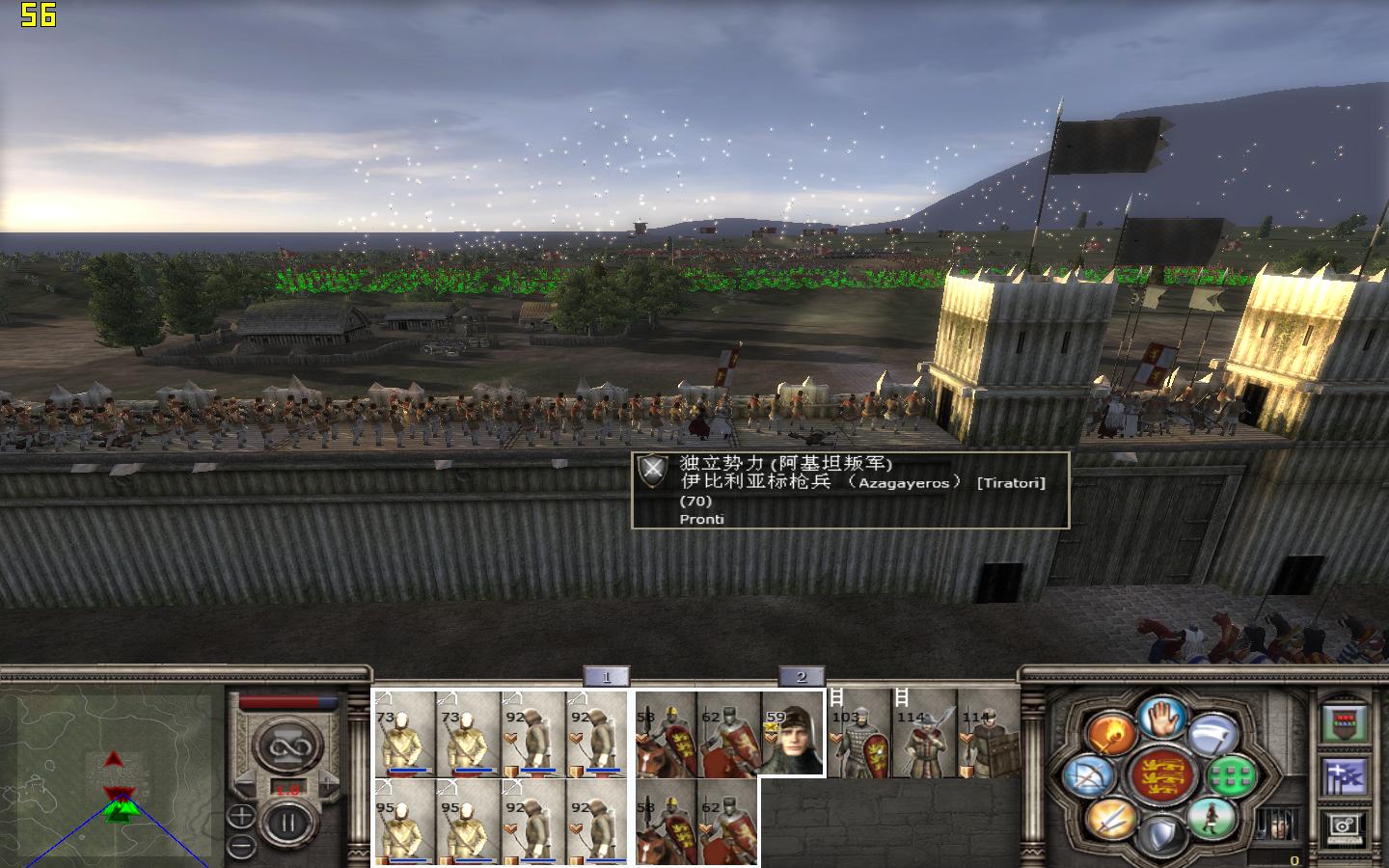Pause the battle with the pause button
Screen dimensions: 1389x868
click(286, 825)
